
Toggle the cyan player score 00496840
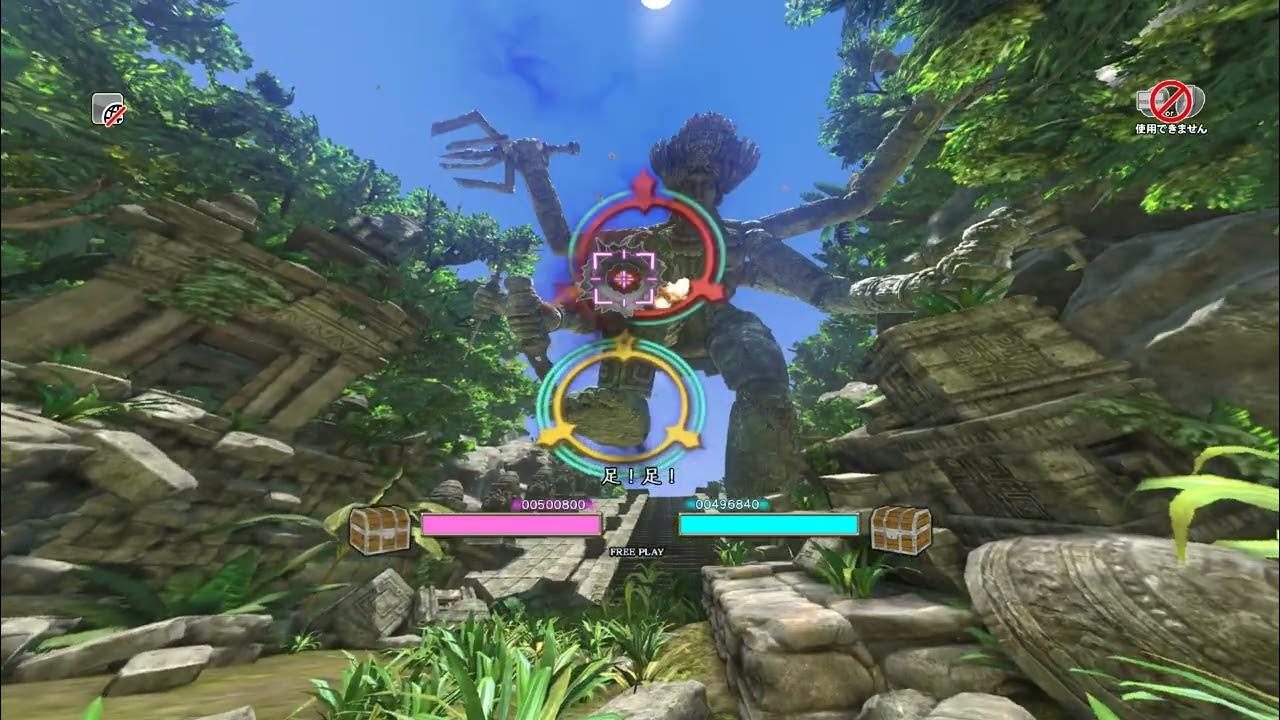727,505
